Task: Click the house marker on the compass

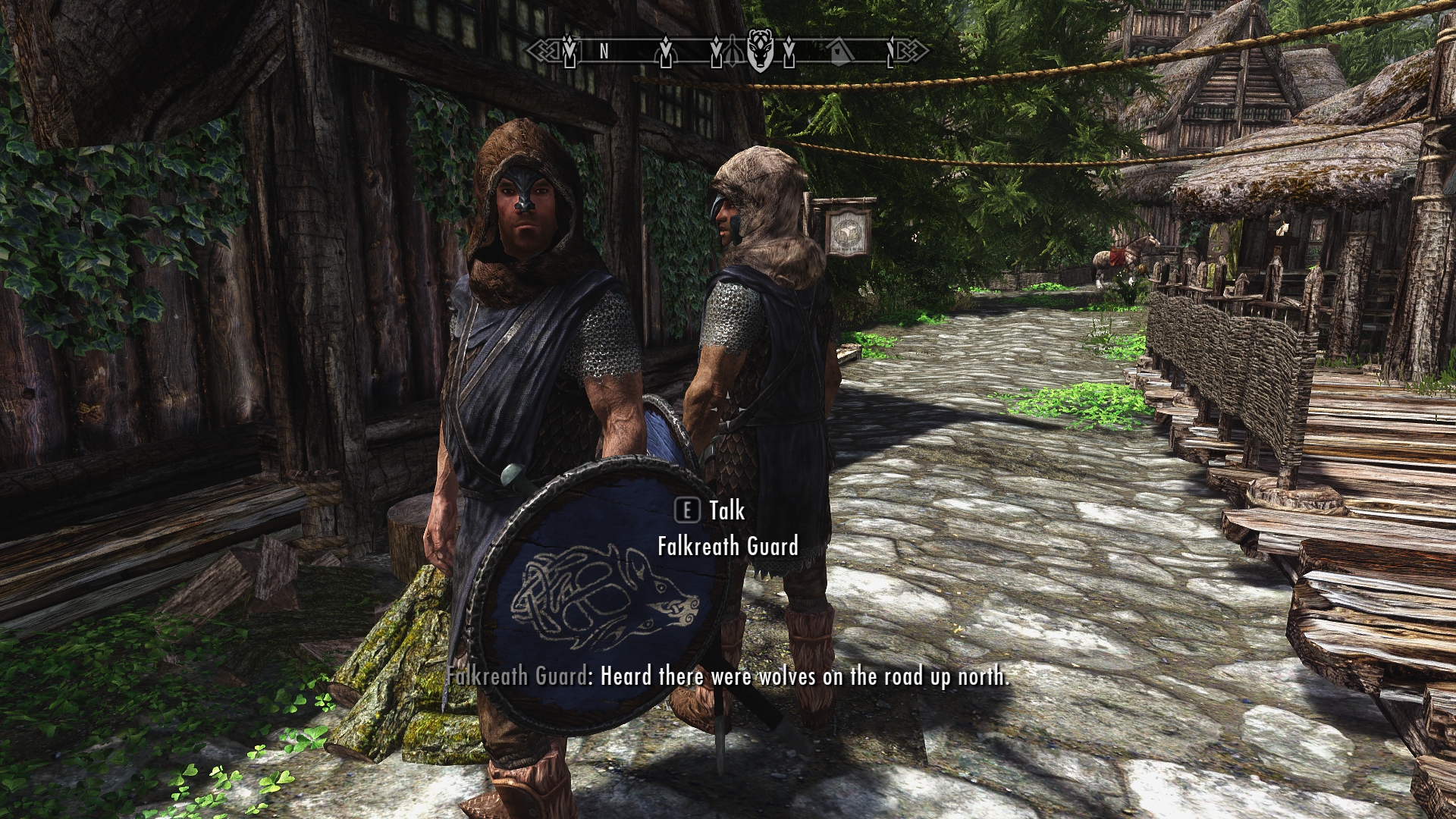Action: [837, 51]
